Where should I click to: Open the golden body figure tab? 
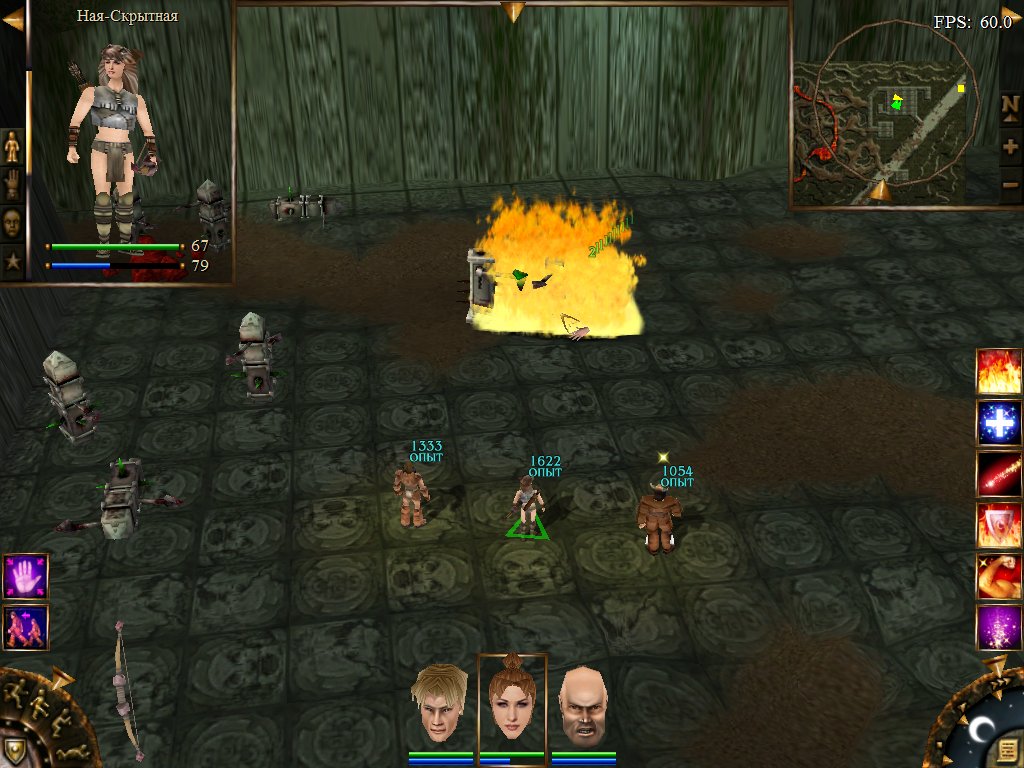tap(12, 146)
